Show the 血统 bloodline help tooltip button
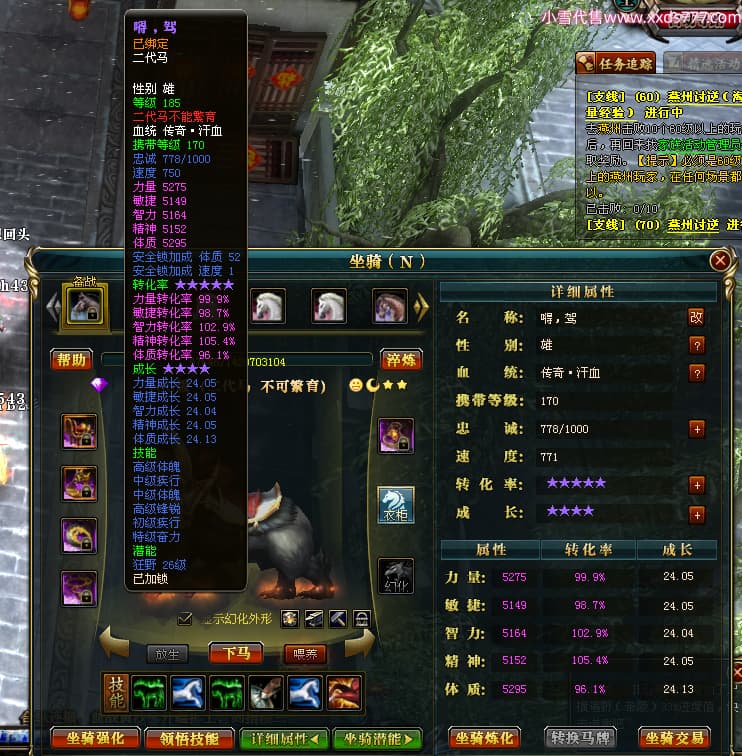 point(696,373)
